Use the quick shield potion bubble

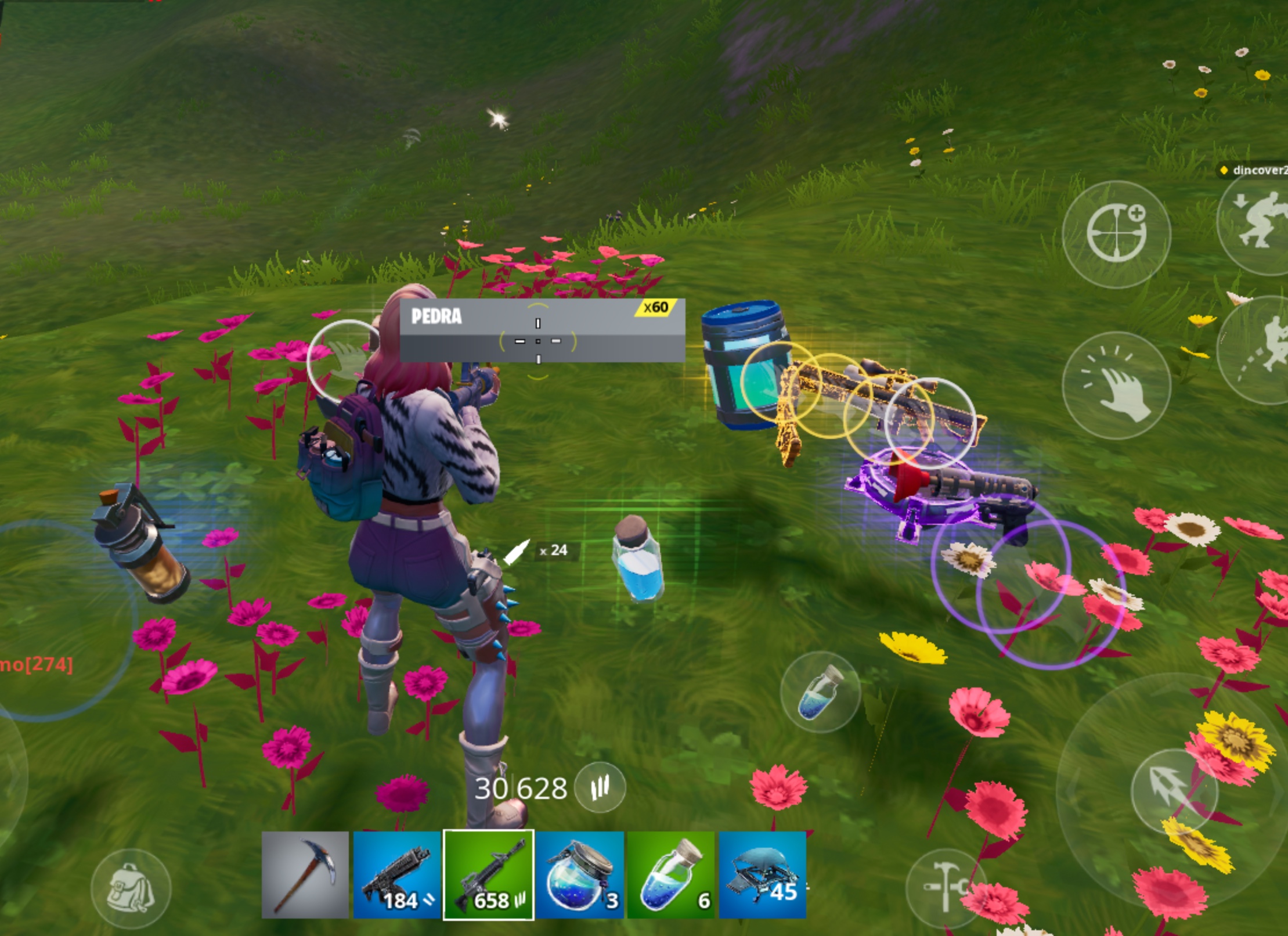coord(820,692)
